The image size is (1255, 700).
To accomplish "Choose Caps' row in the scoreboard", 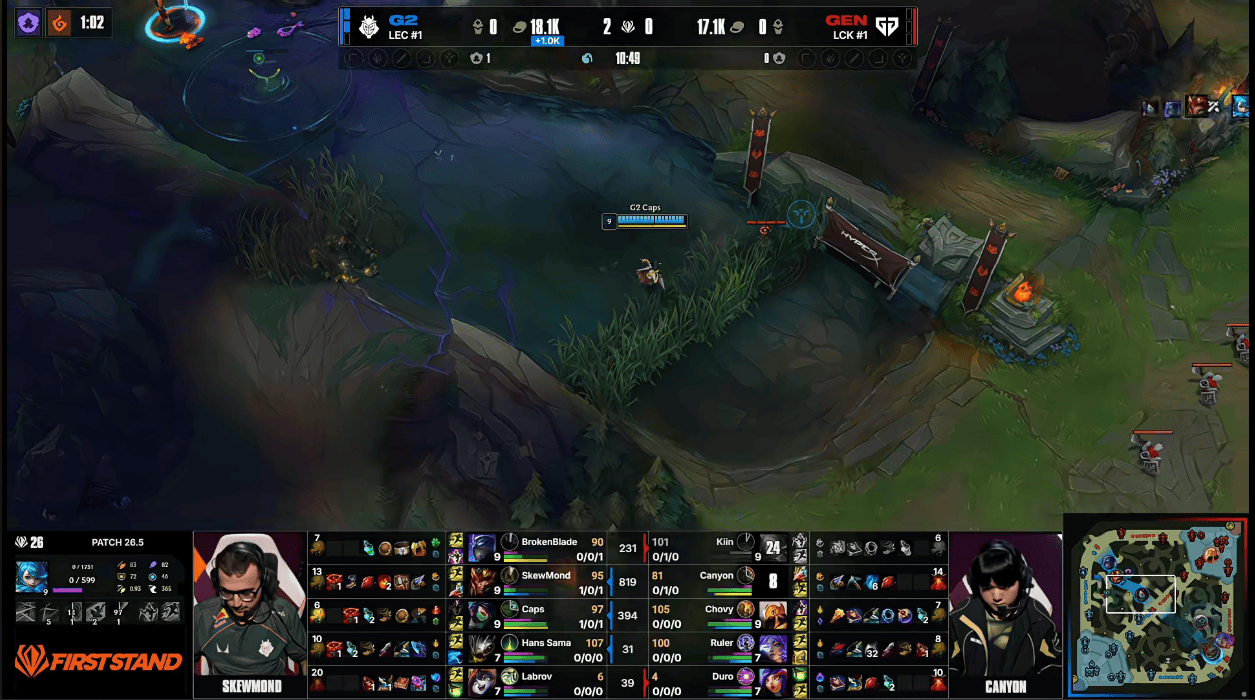I will click(x=545, y=615).
